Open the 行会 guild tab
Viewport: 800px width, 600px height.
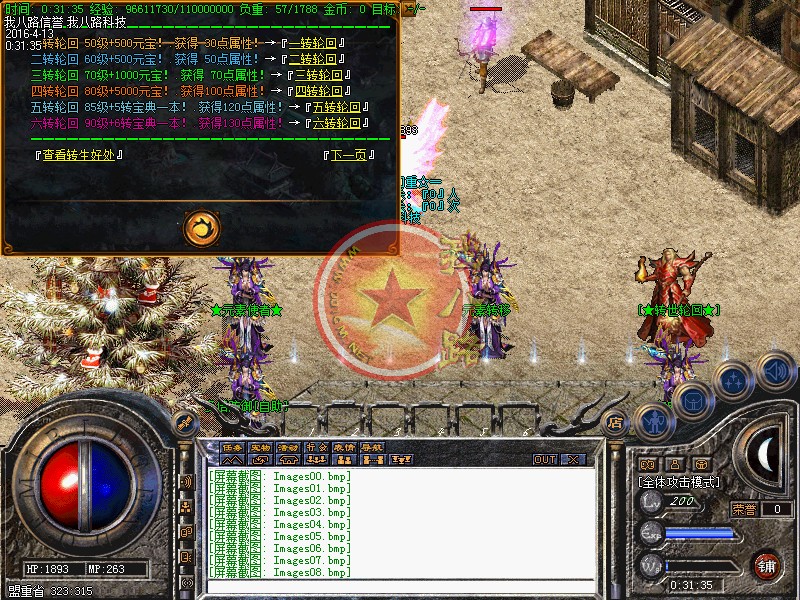point(316,447)
